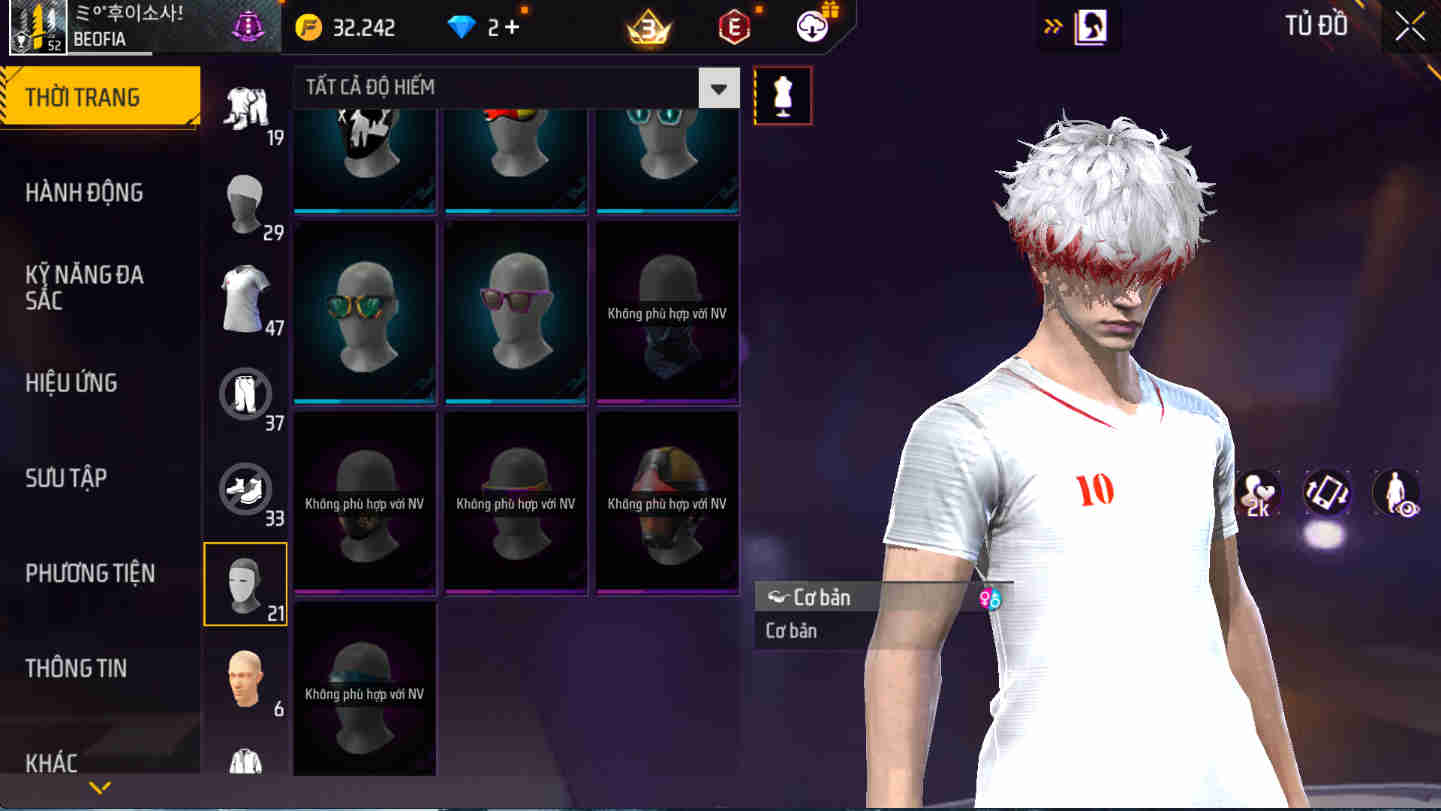Select the mask category icon in wardrobe sidebar

click(x=245, y=583)
